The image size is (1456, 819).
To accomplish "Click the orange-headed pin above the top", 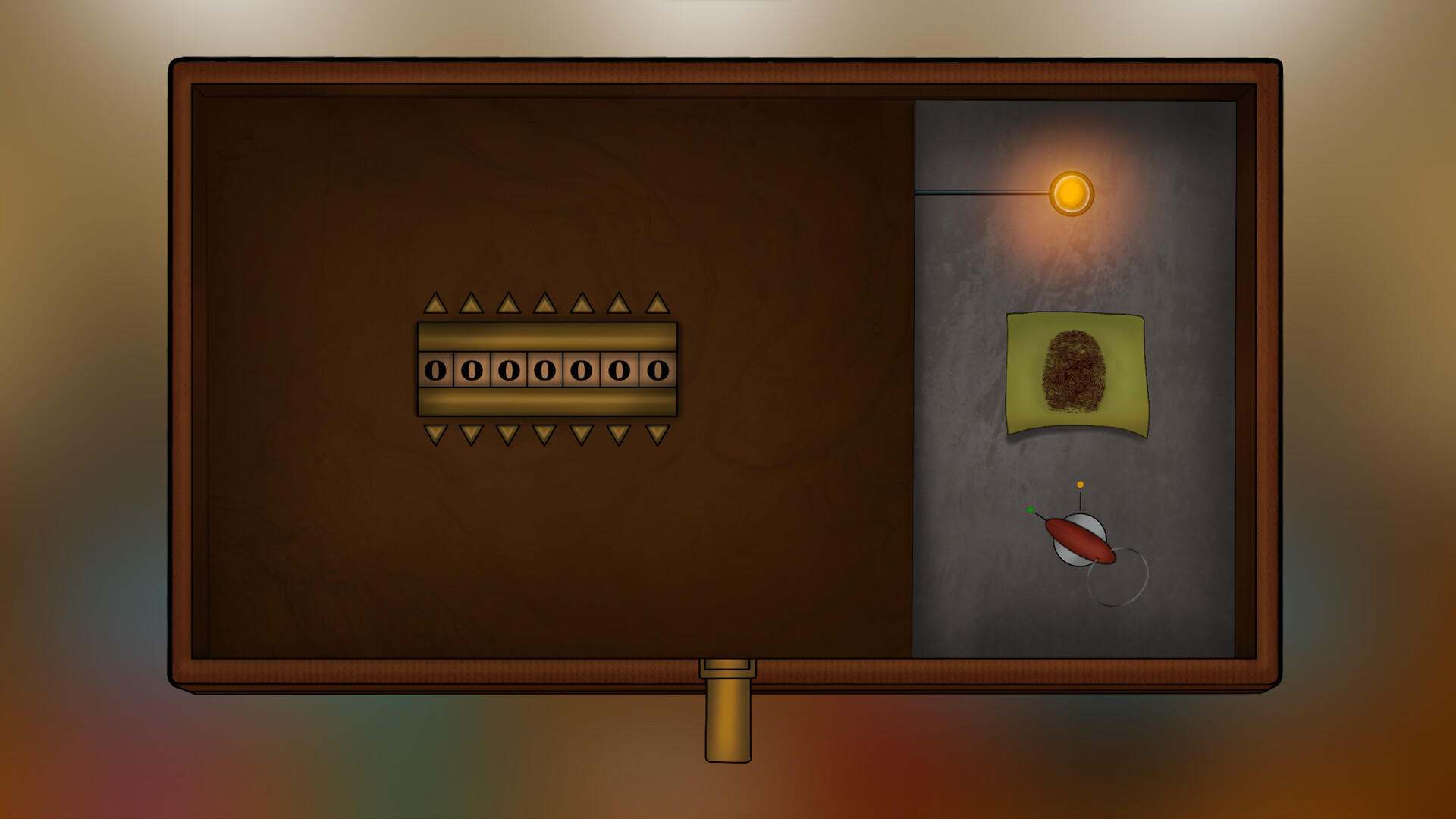I will click(x=1080, y=485).
